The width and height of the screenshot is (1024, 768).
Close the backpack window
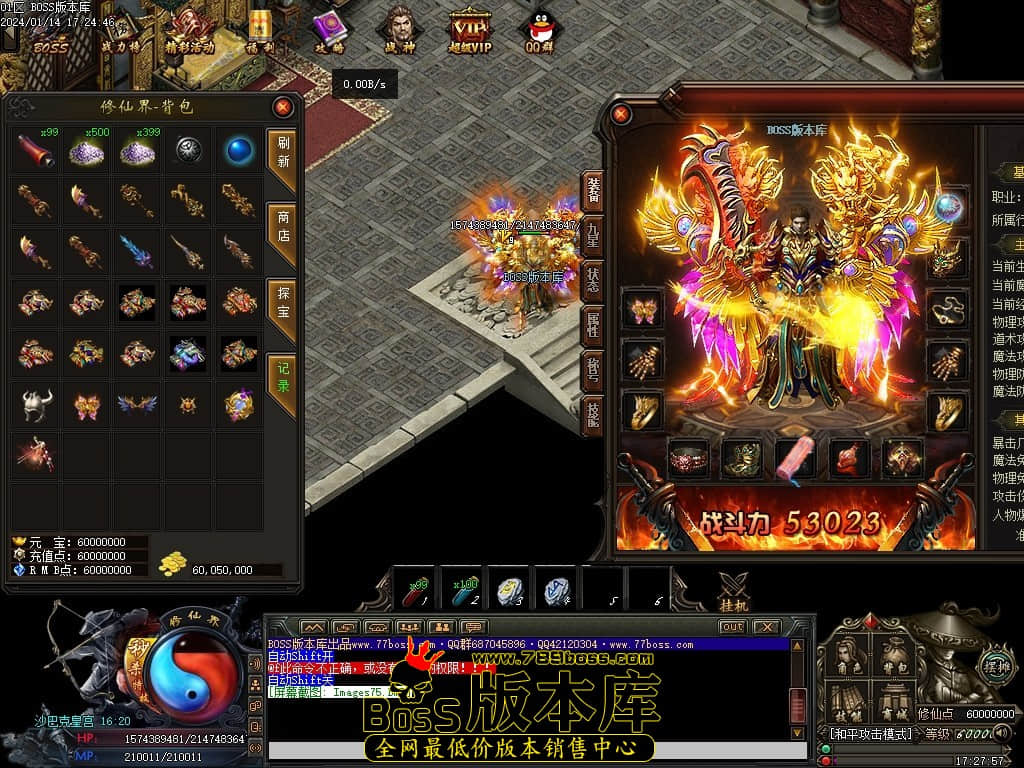[283, 107]
